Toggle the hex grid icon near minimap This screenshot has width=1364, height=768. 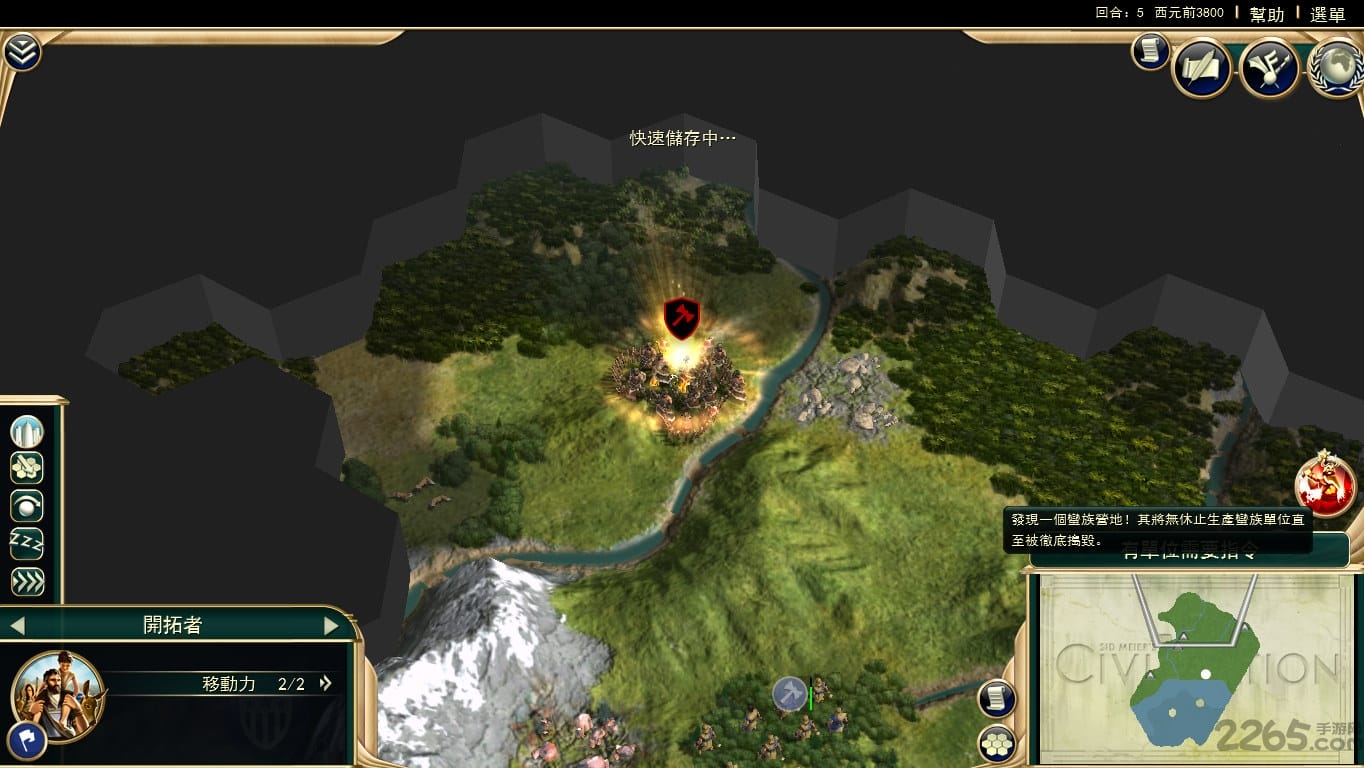pyautogui.click(x=996, y=743)
